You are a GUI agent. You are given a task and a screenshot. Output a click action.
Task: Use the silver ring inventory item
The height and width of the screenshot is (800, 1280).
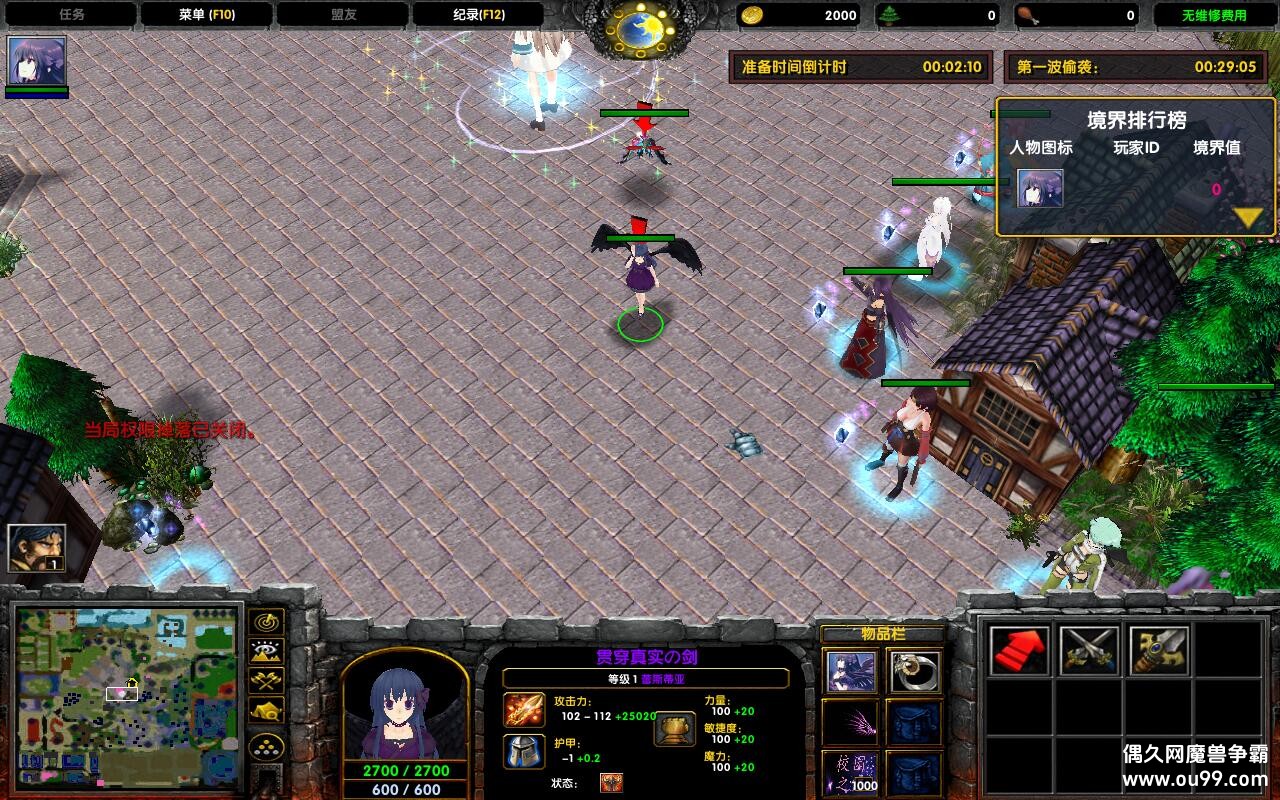point(913,671)
